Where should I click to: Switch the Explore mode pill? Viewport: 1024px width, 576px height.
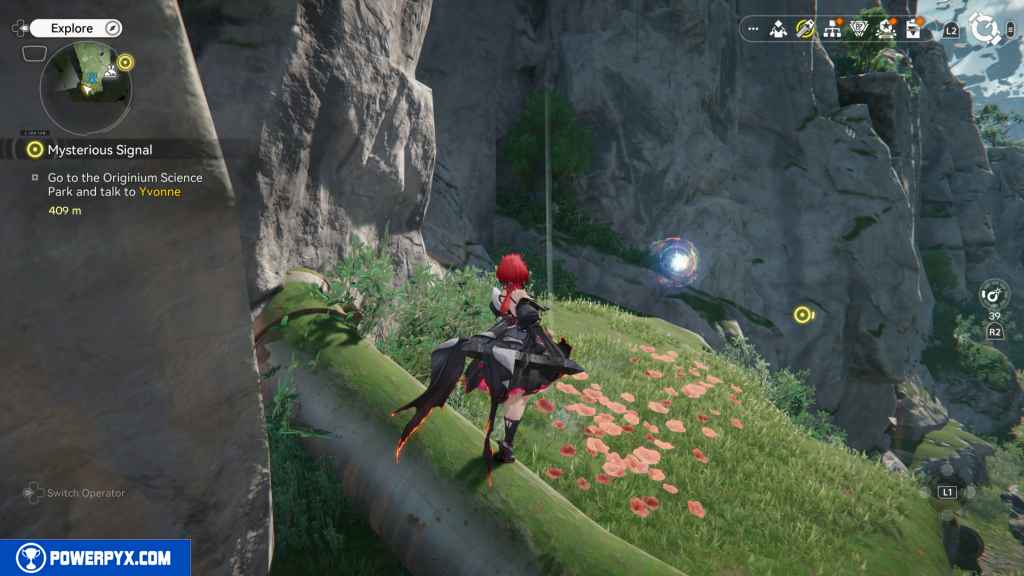[76, 29]
